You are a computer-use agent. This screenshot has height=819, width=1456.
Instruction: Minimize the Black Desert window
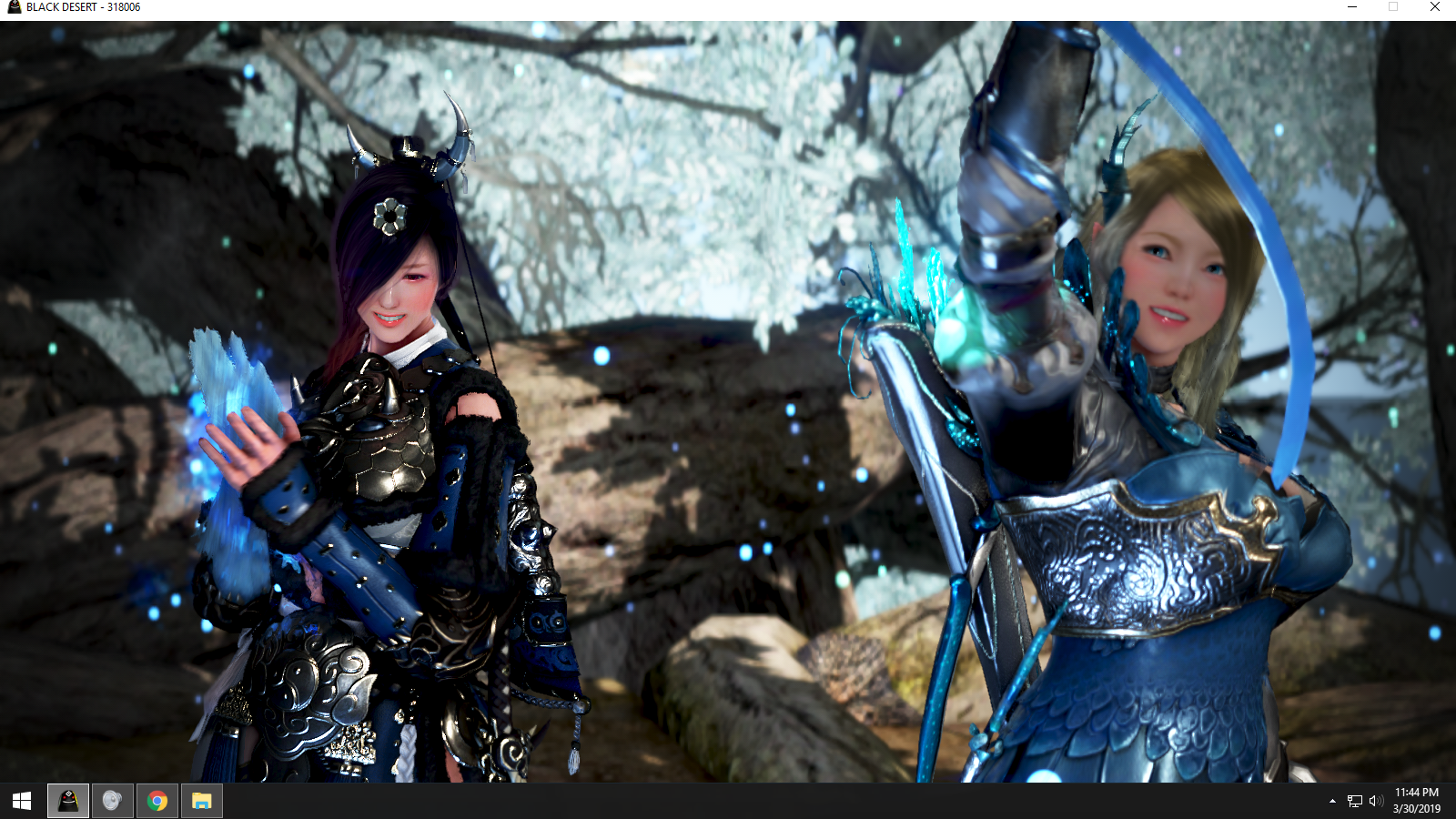coord(1351,7)
